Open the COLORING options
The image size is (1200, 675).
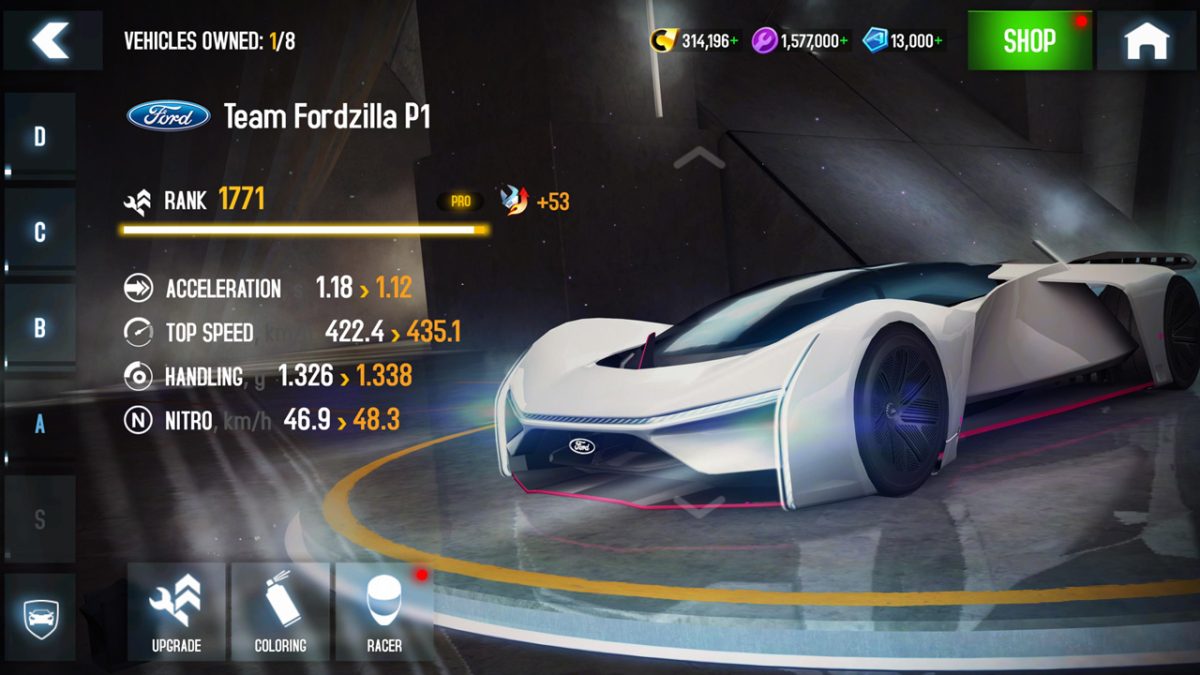coord(280,611)
